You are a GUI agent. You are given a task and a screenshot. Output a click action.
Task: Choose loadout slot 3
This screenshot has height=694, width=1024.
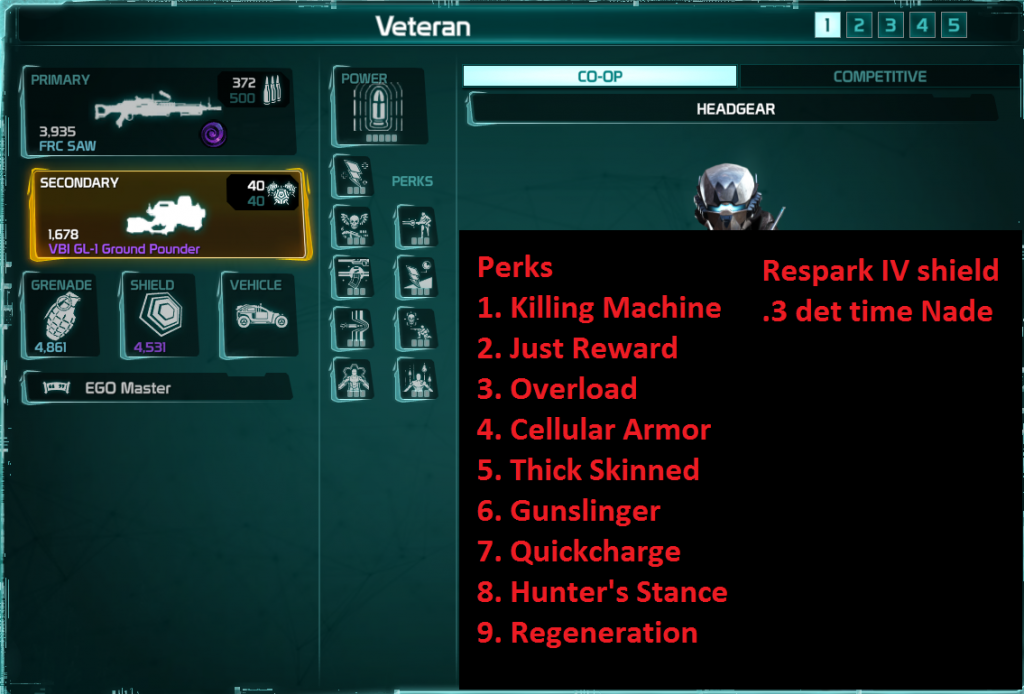(x=890, y=25)
